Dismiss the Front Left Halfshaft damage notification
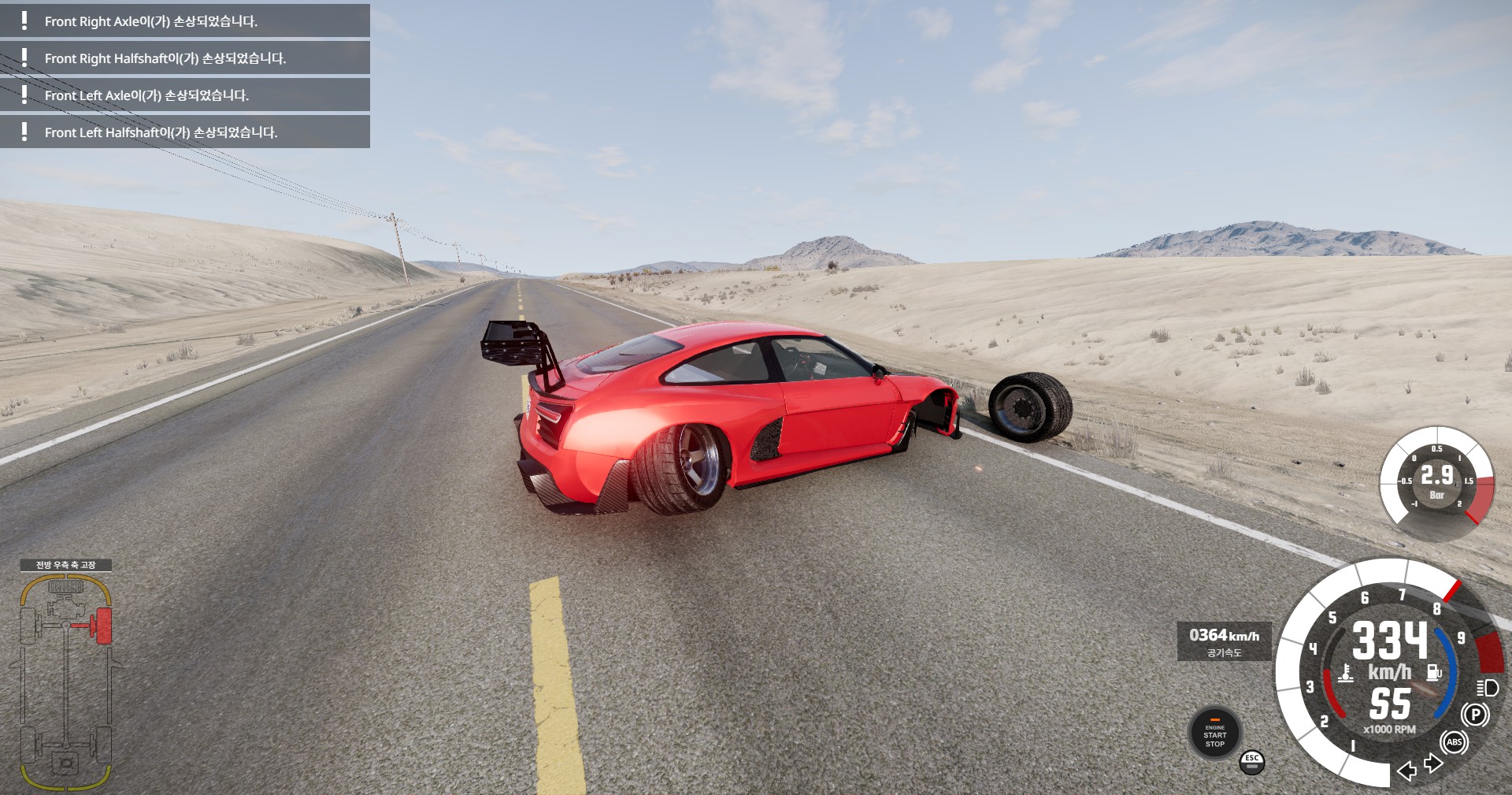The image size is (1512, 795). [x=185, y=132]
